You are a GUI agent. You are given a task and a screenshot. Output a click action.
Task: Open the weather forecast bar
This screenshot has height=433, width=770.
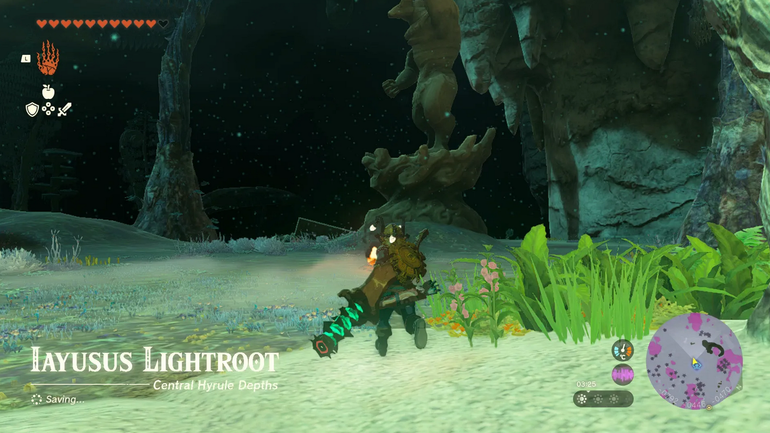point(604,398)
